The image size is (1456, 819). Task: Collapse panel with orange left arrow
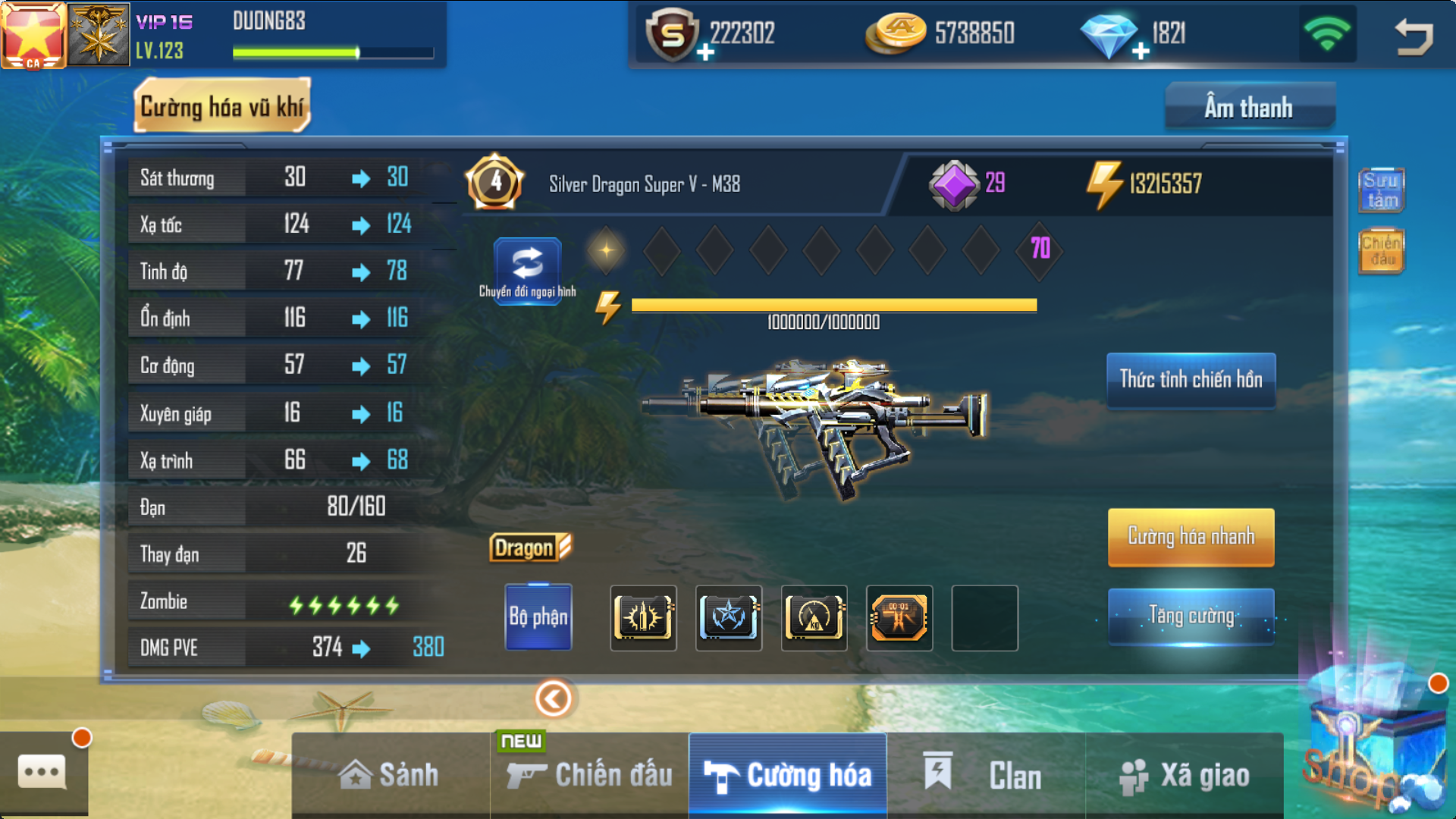point(554,698)
